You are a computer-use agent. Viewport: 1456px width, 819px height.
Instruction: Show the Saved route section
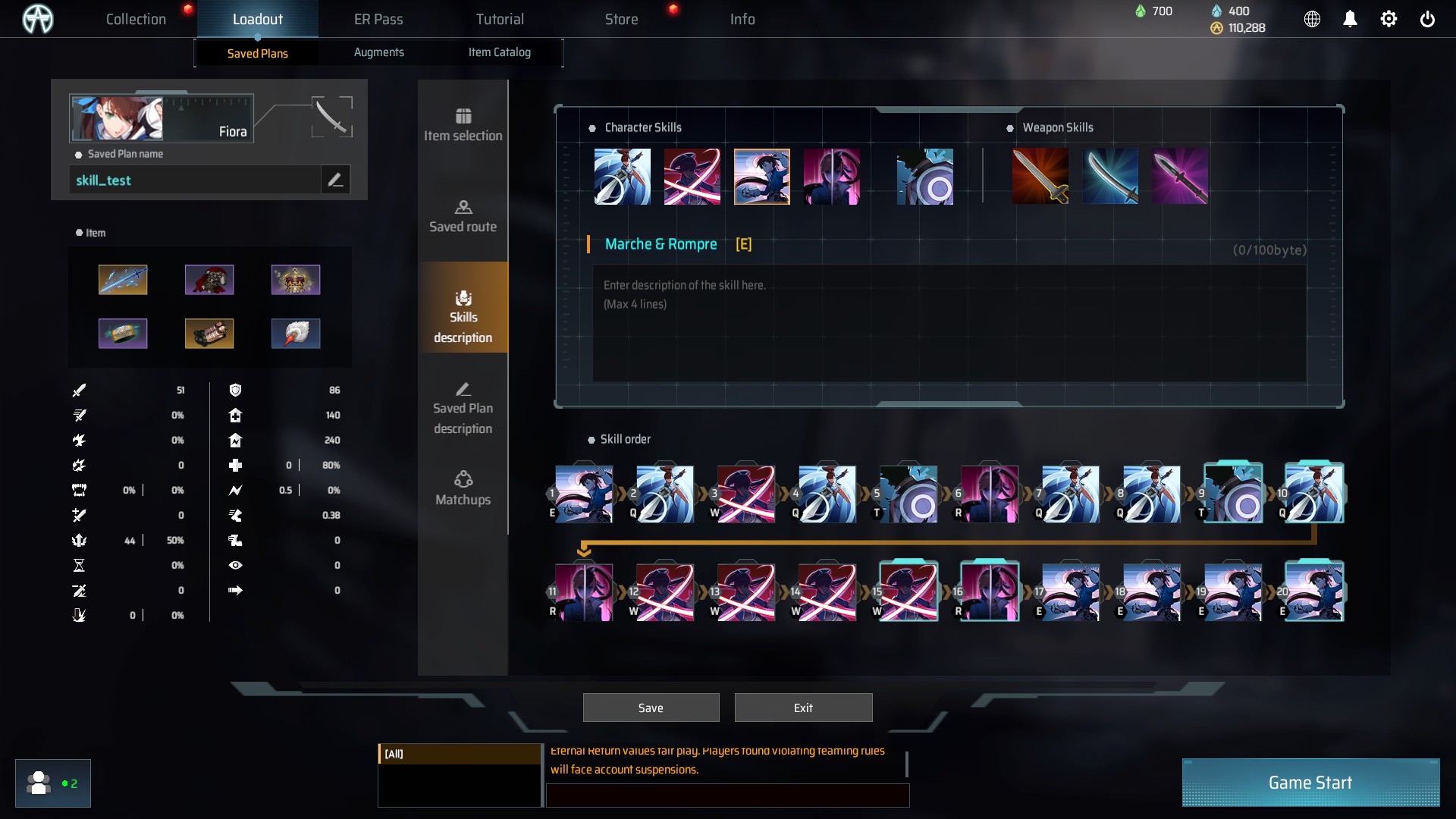(463, 216)
